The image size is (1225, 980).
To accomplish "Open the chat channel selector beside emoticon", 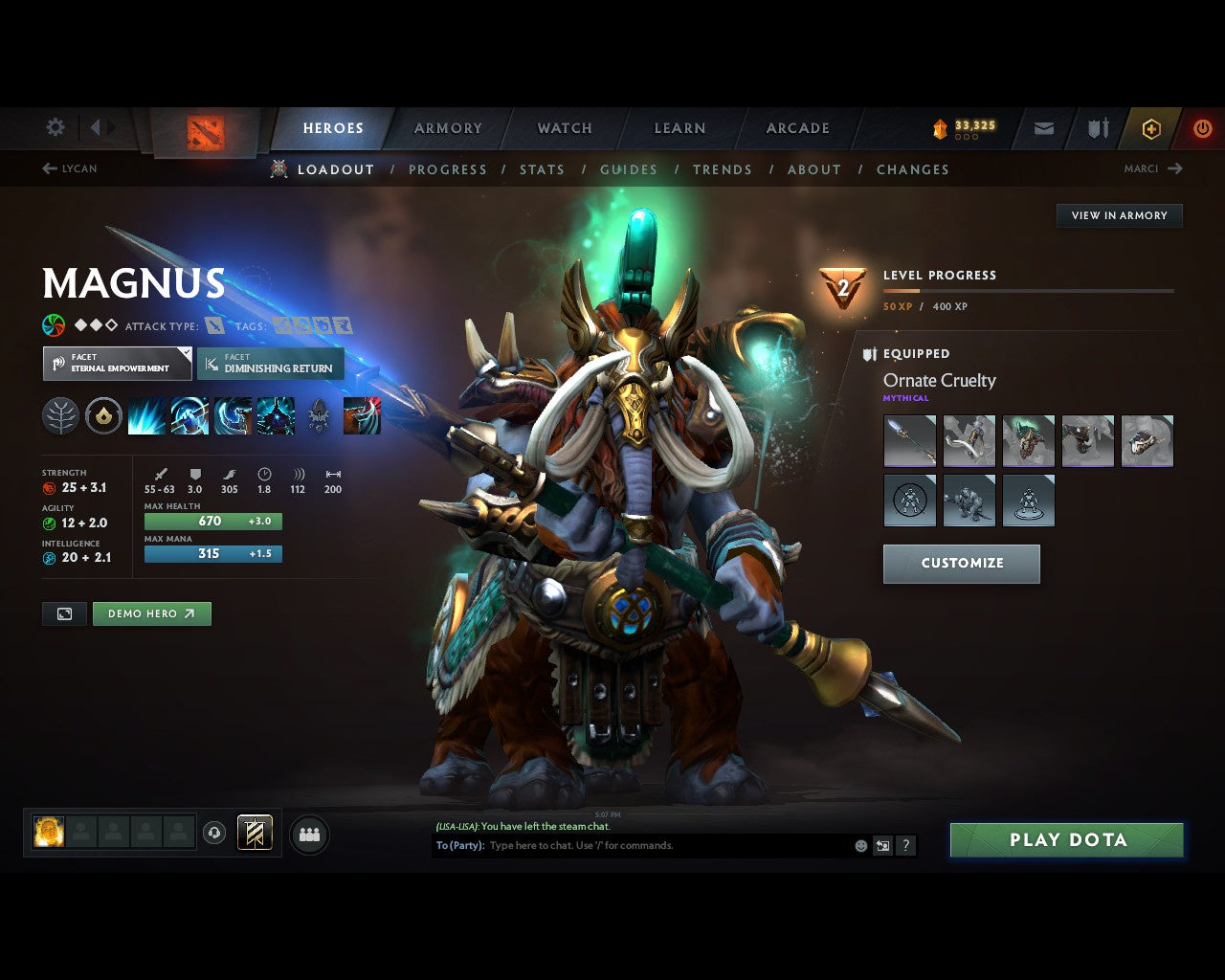I will click(881, 845).
